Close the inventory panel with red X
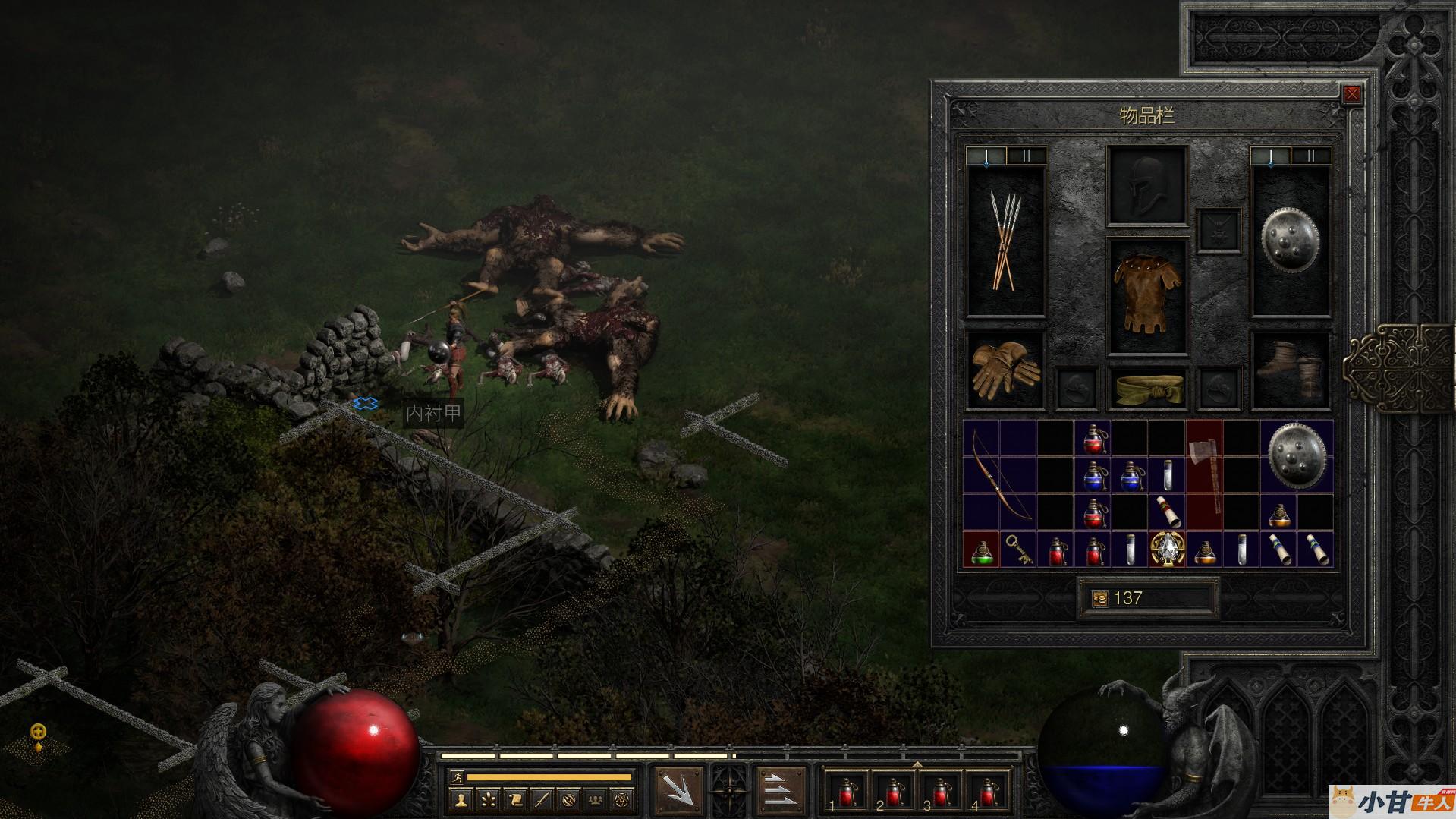This screenshot has width=1456, height=819. click(x=1351, y=94)
